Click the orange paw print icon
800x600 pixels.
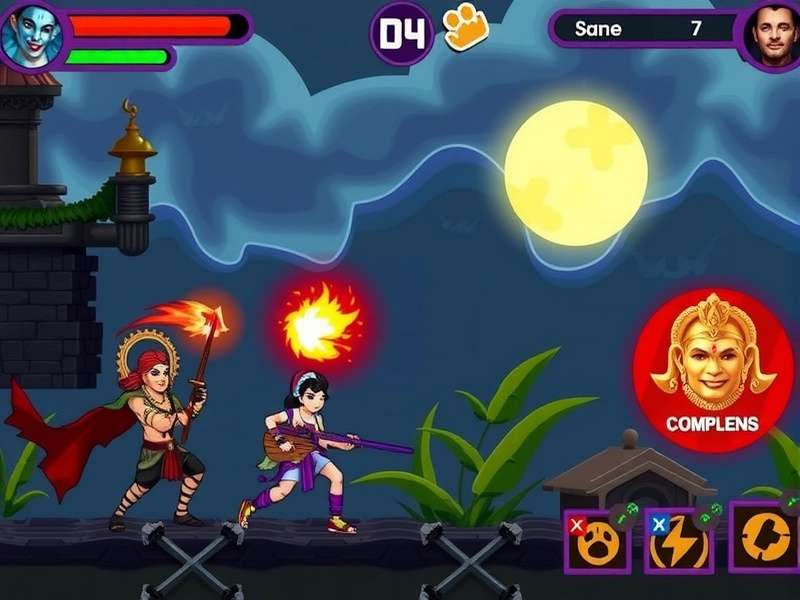(x=465, y=27)
